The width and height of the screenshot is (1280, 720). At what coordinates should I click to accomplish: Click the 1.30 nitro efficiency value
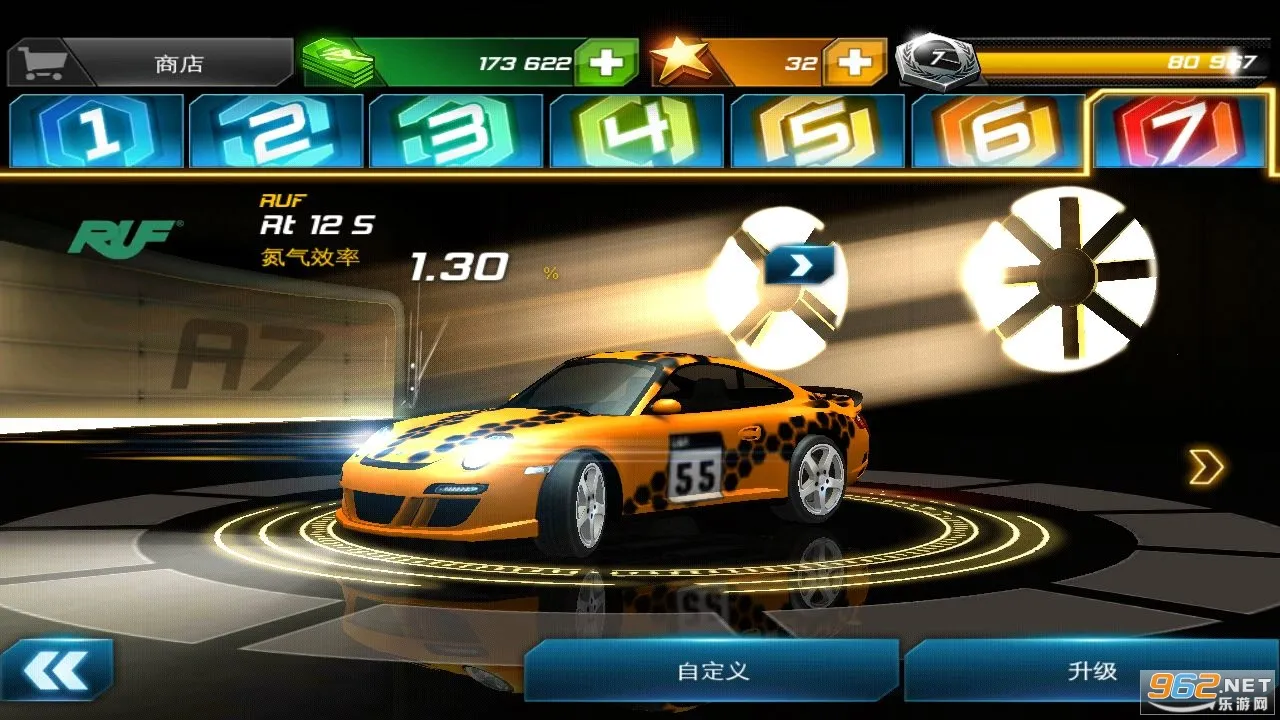[x=455, y=267]
